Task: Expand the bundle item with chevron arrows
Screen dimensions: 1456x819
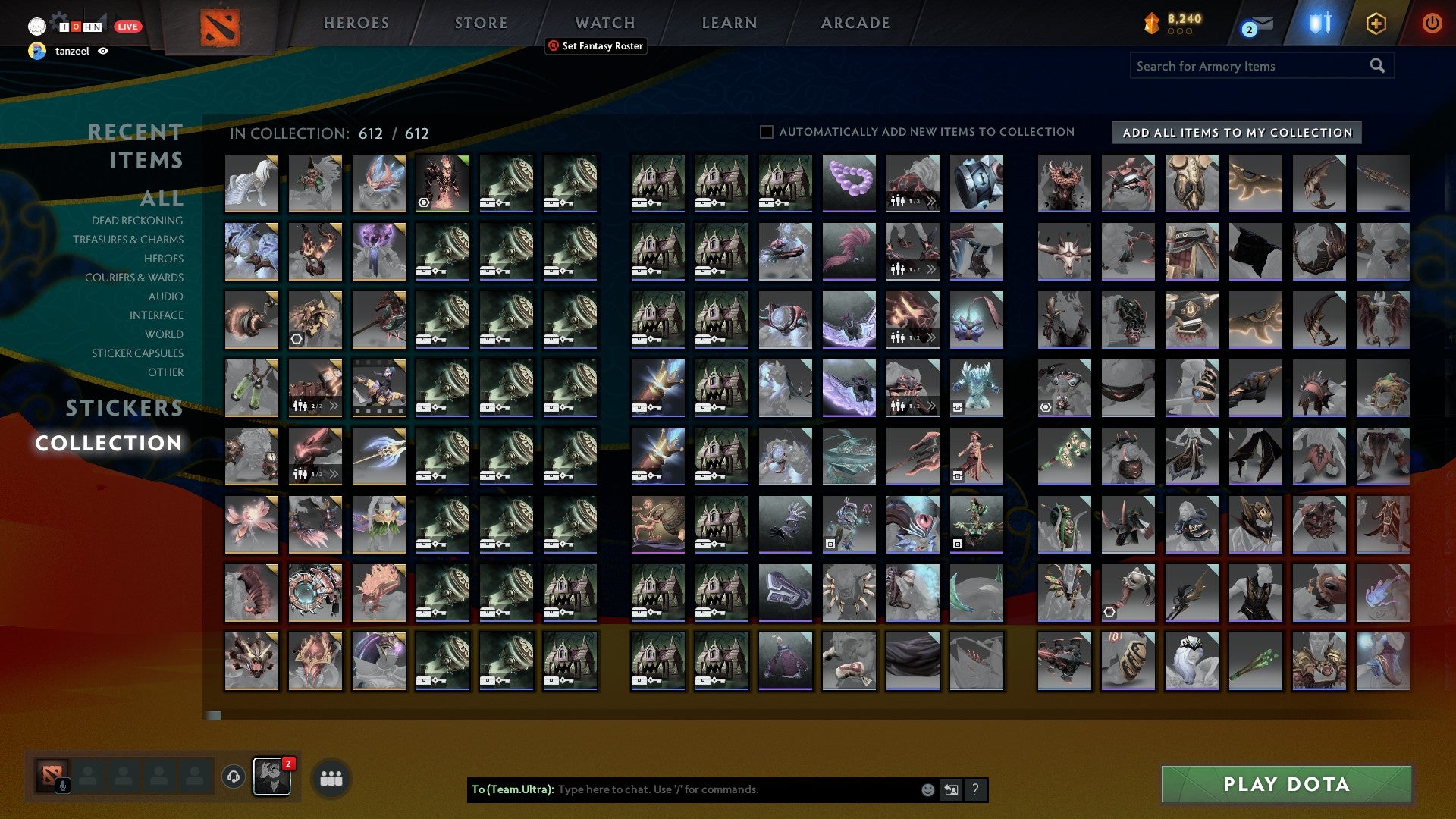Action: click(x=930, y=202)
